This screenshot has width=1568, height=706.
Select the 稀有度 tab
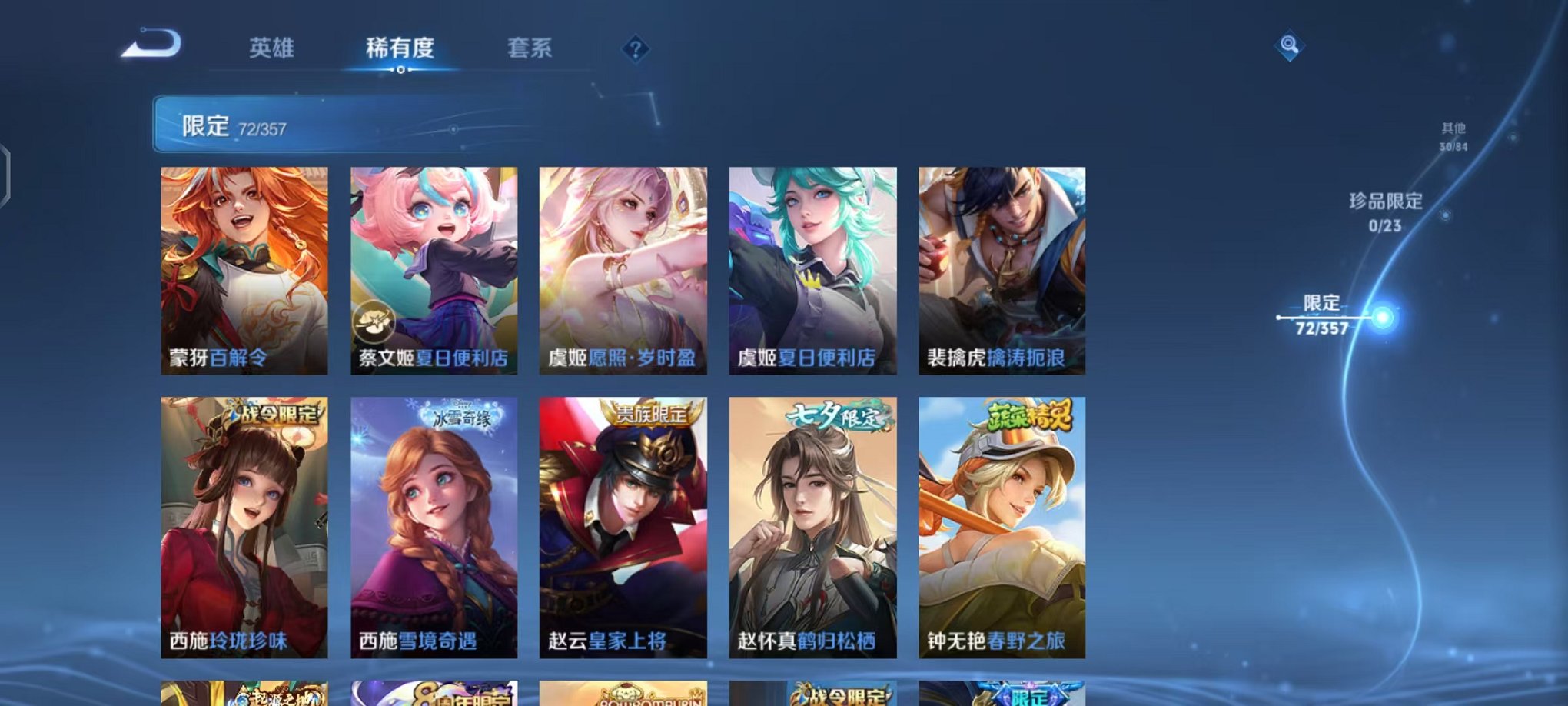[x=400, y=48]
